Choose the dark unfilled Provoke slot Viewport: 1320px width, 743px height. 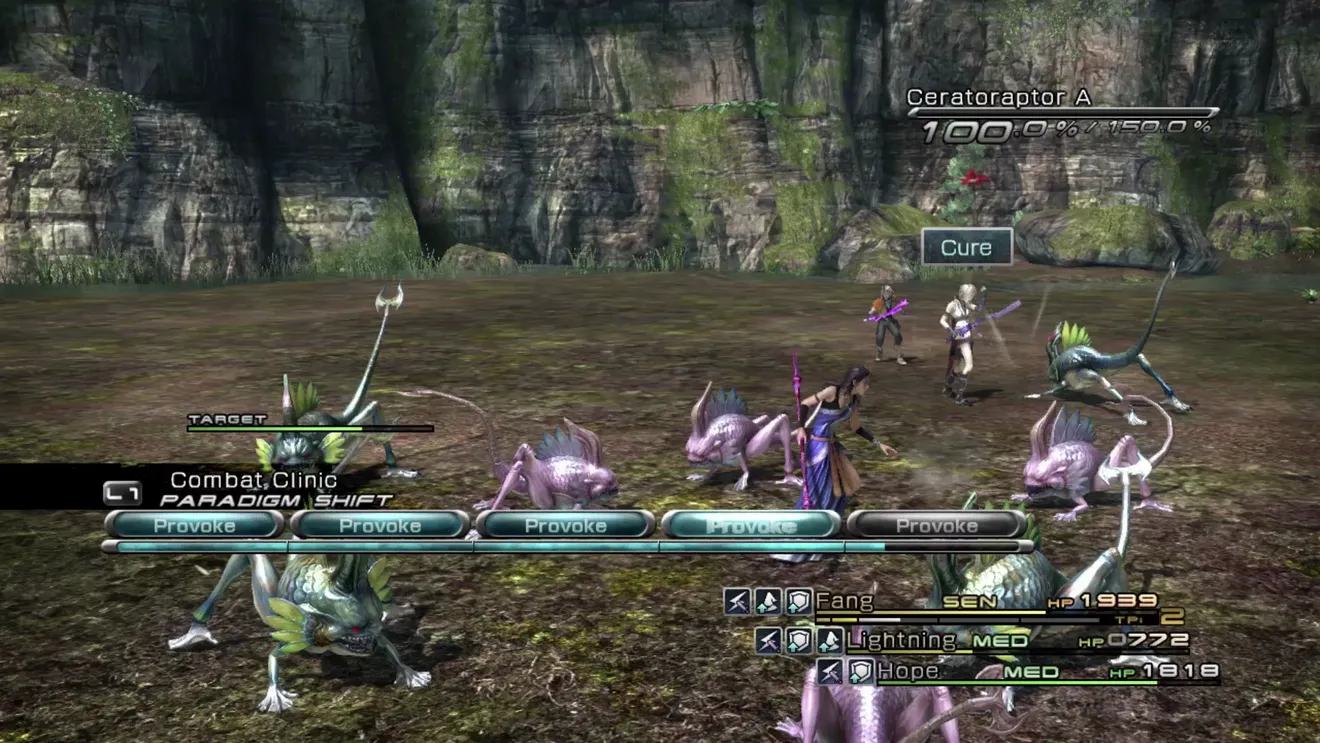point(936,525)
